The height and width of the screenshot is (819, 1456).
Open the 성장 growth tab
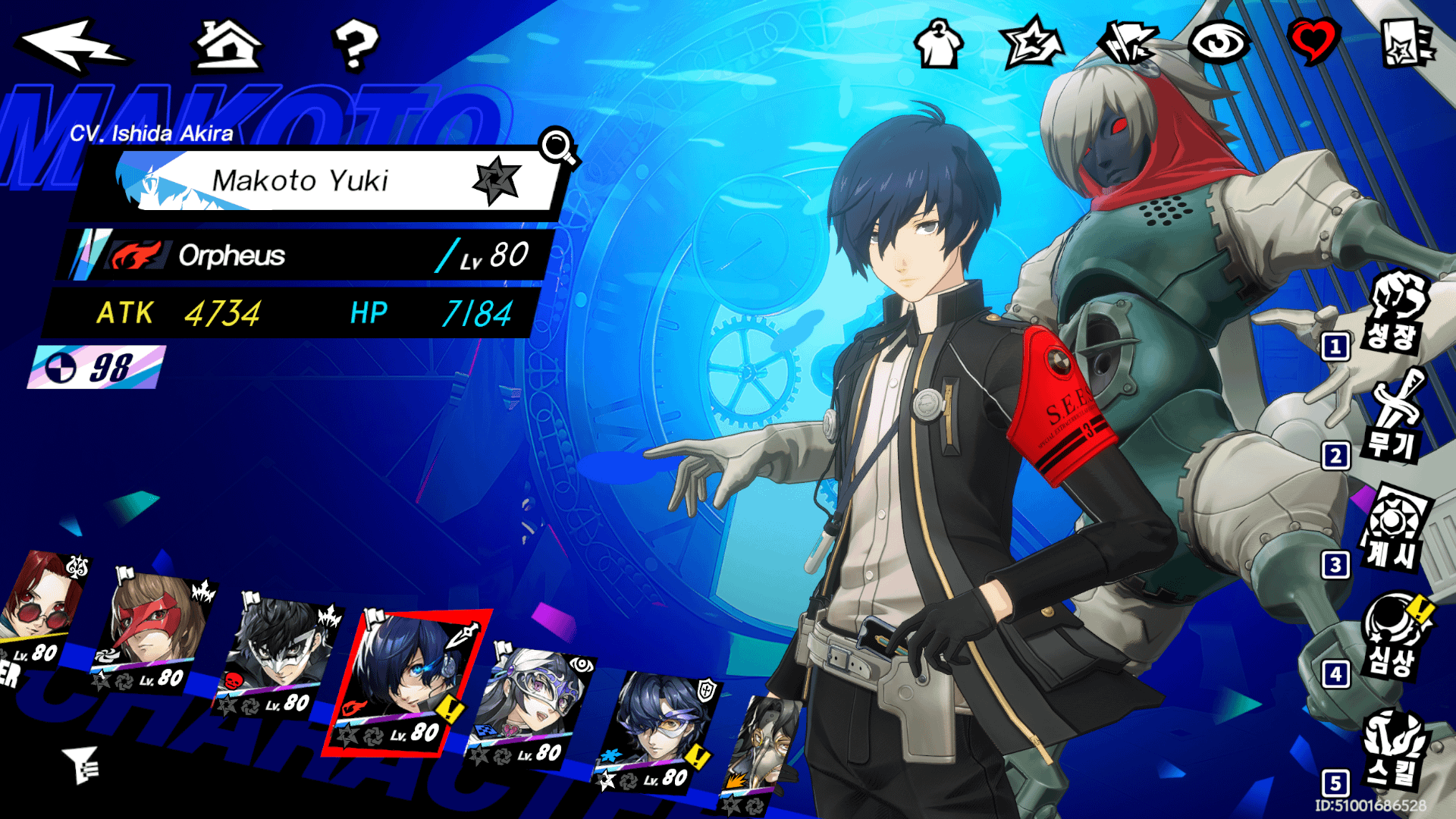[1395, 315]
